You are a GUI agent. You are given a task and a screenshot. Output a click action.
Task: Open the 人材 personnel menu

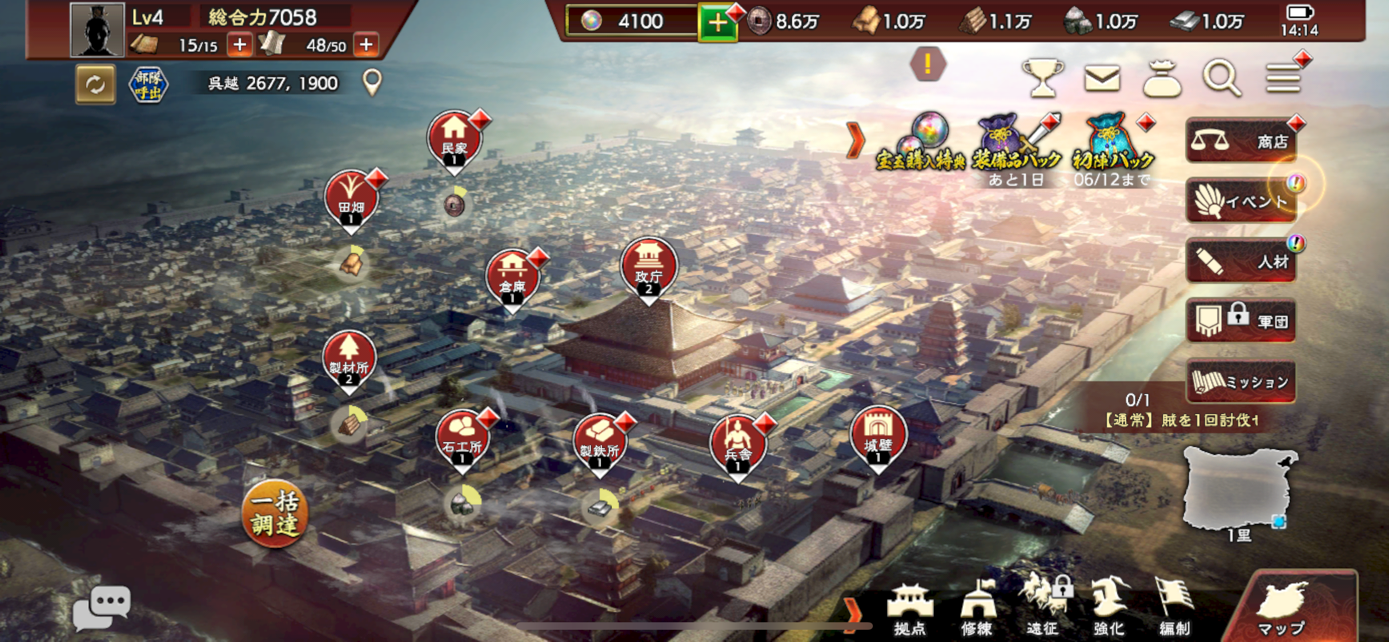(1241, 262)
